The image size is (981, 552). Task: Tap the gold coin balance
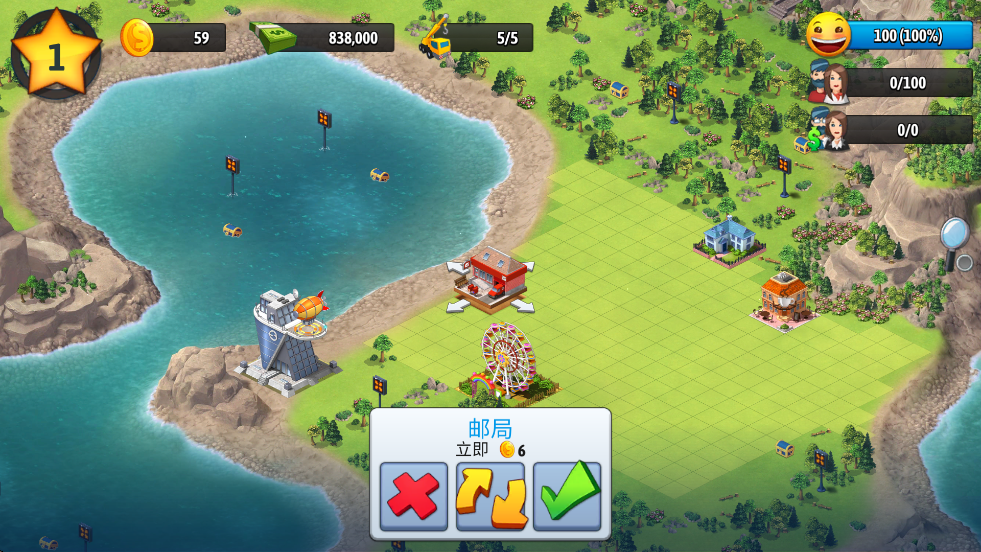tap(173, 38)
